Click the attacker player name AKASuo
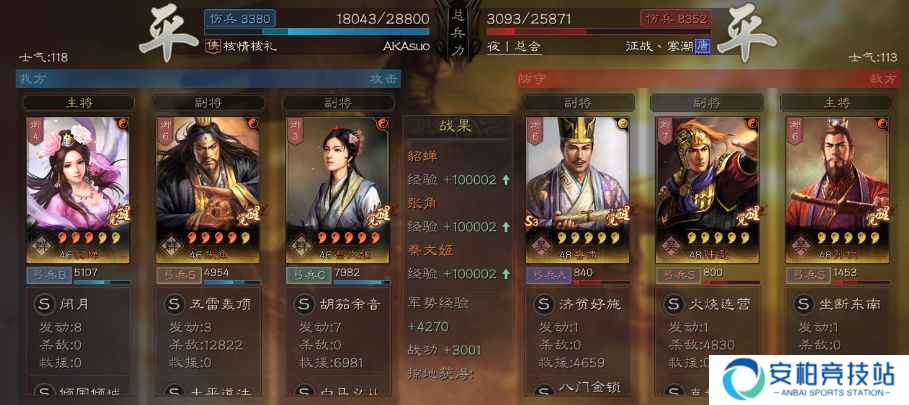The width and height of the screenshot is (909, 405). (x=405, y=46)
